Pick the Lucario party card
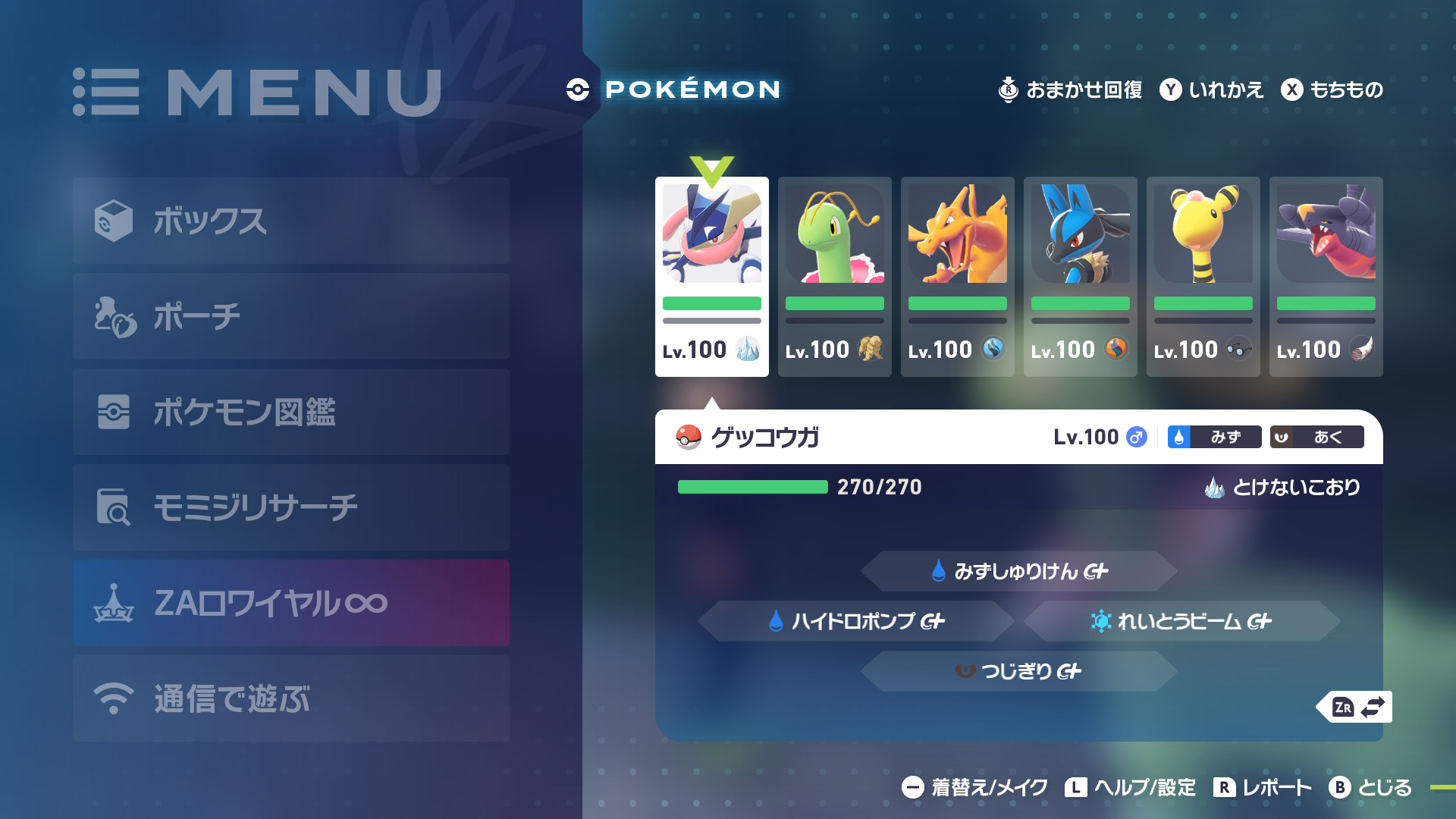This screenshot has width=1456, height=819. tap(1080, 277)
